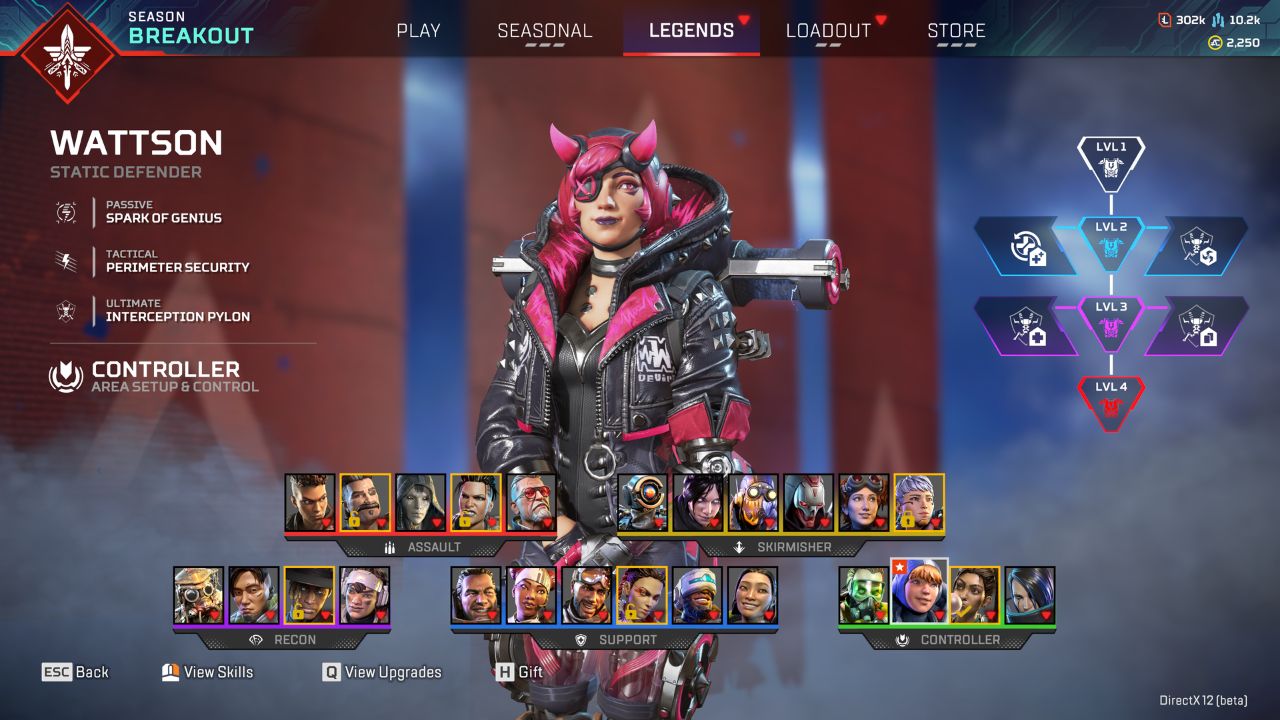Choose the LVL 3 right upgrade option
The image size is (1280, 720).
coord(1195,327)
